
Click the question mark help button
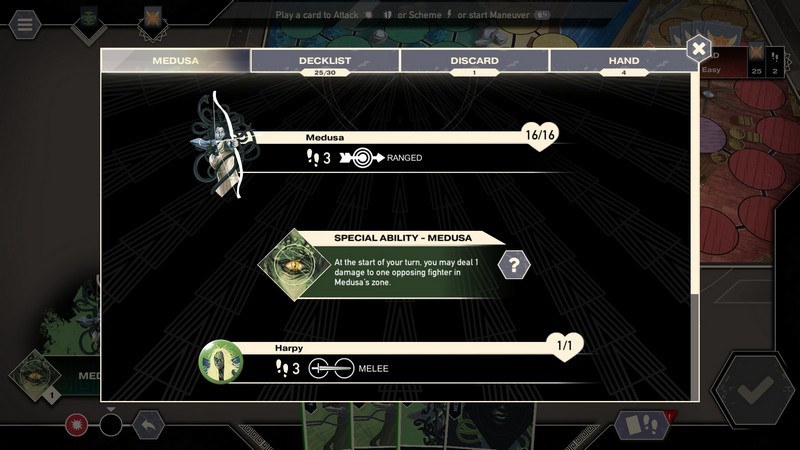[x=514, y=265]
